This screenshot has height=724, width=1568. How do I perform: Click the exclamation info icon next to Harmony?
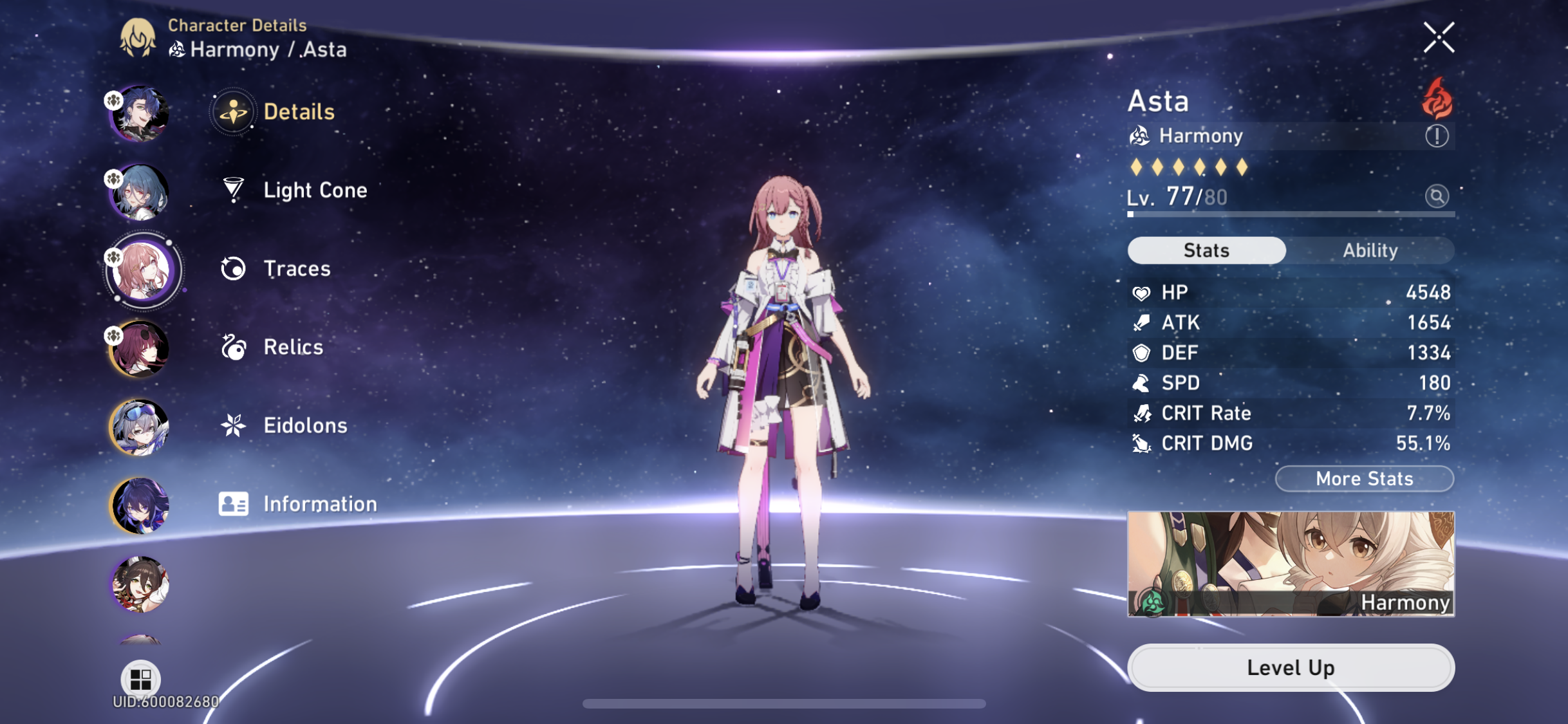(x=1437, y=136)
